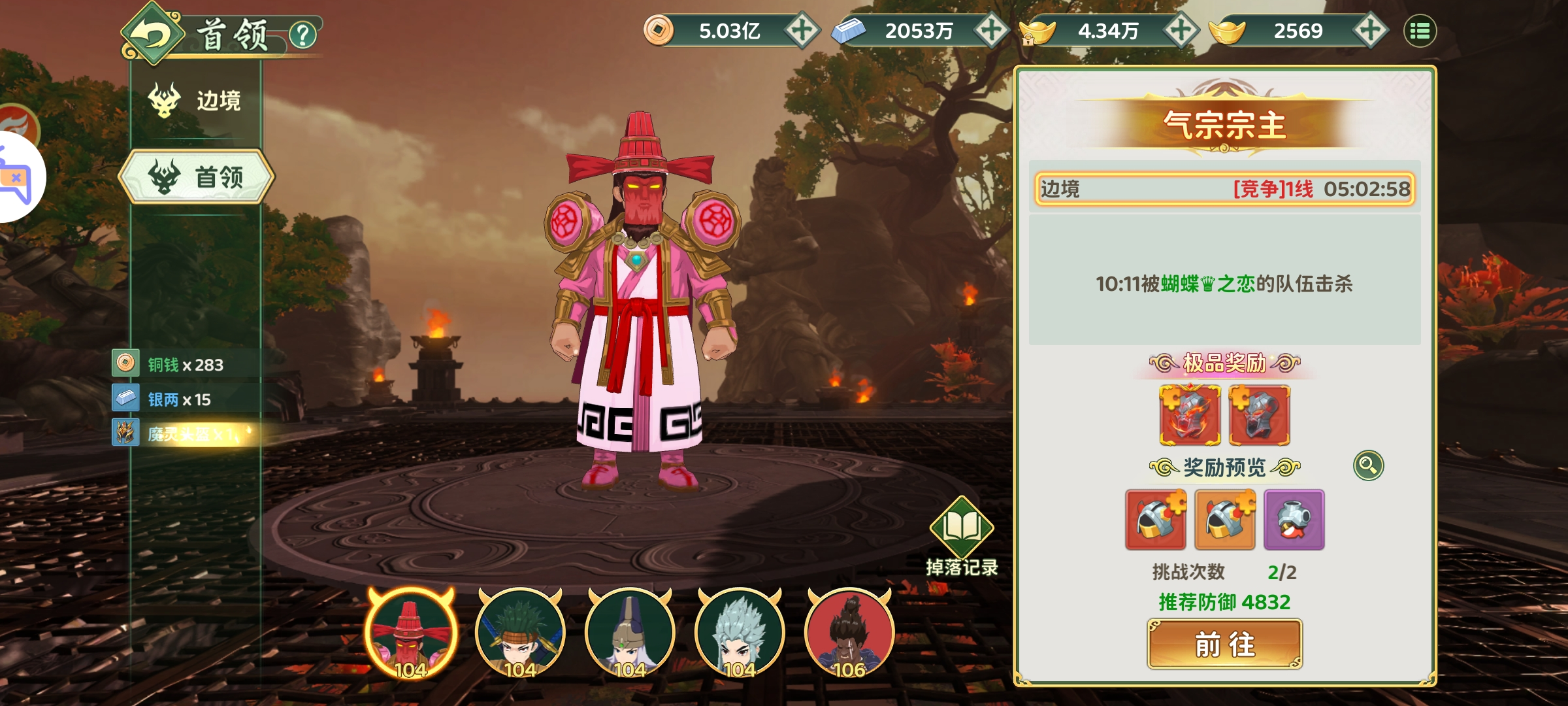The height and width of the screenshot is (706, 1568).
Task: Select the red-hat boss portrait level 104
Action: (x=411, y=633)
